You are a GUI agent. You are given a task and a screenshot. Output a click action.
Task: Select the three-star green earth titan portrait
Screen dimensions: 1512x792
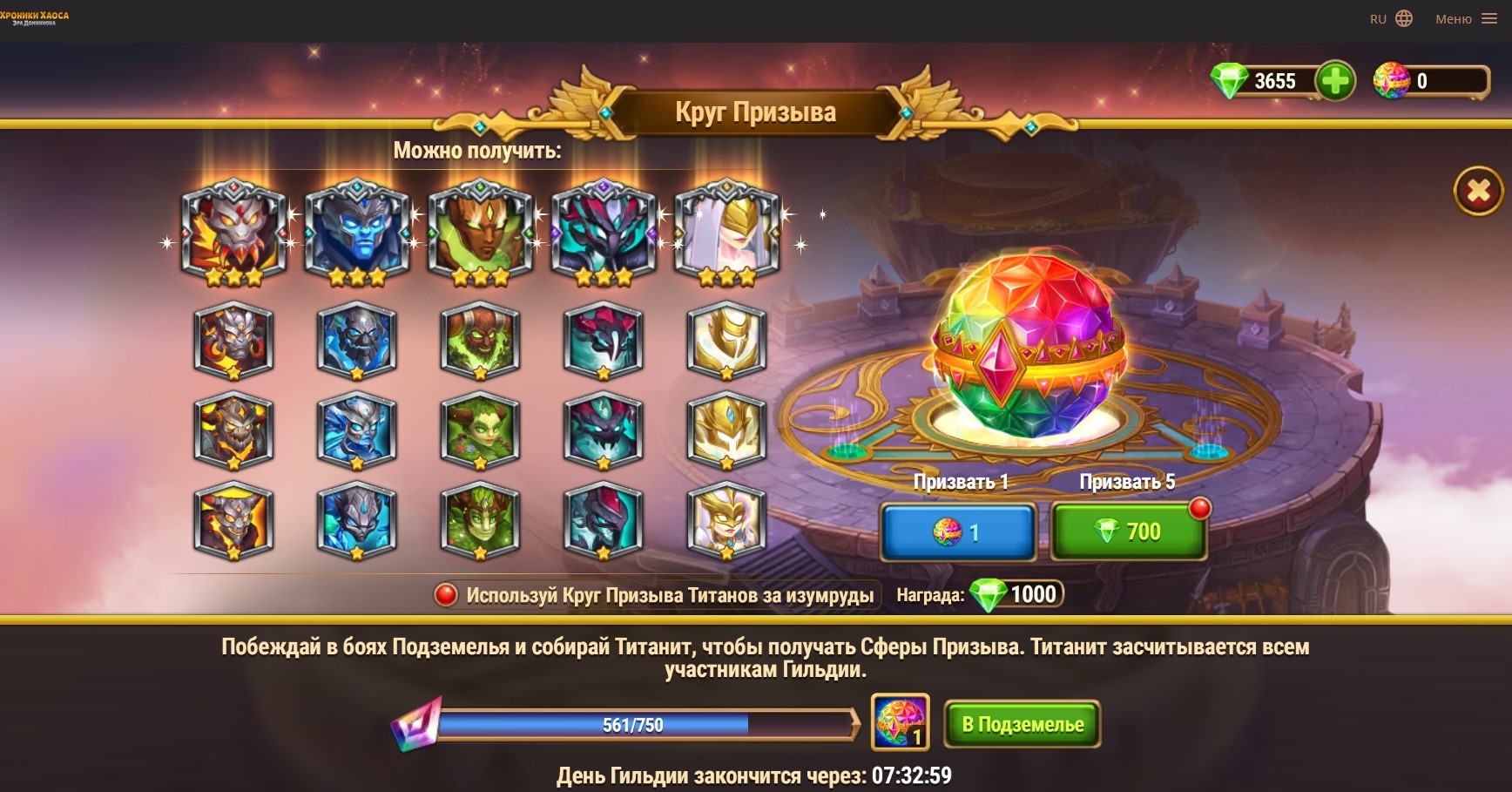point(480,232)
